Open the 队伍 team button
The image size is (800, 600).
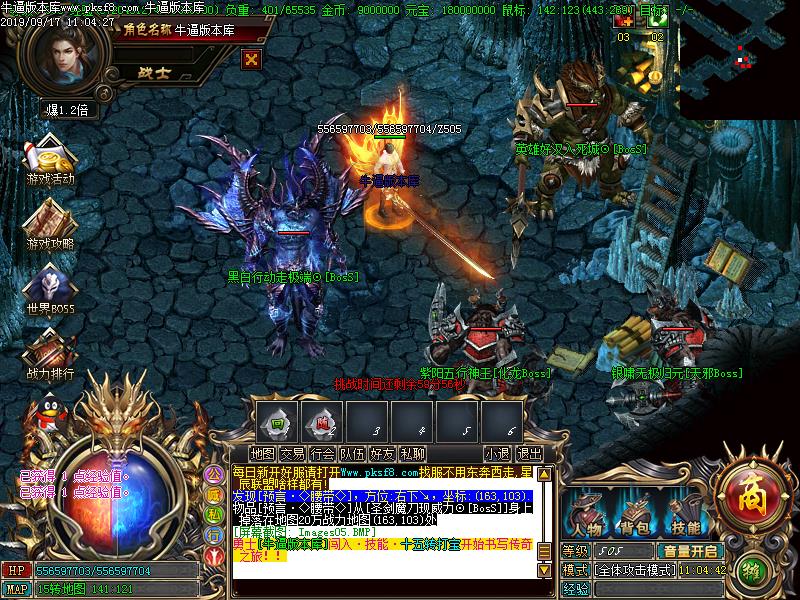[x=352, y=454]
